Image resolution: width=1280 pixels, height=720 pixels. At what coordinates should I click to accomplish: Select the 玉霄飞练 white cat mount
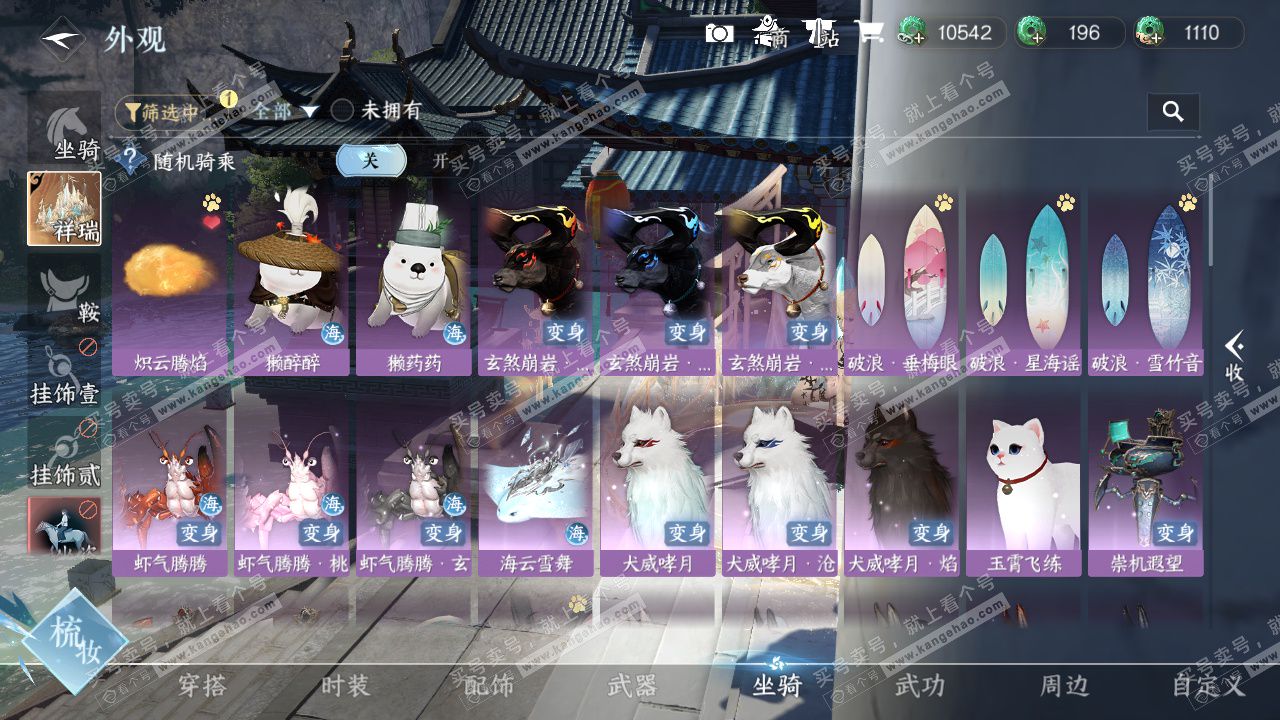(x=1025, y=486)
